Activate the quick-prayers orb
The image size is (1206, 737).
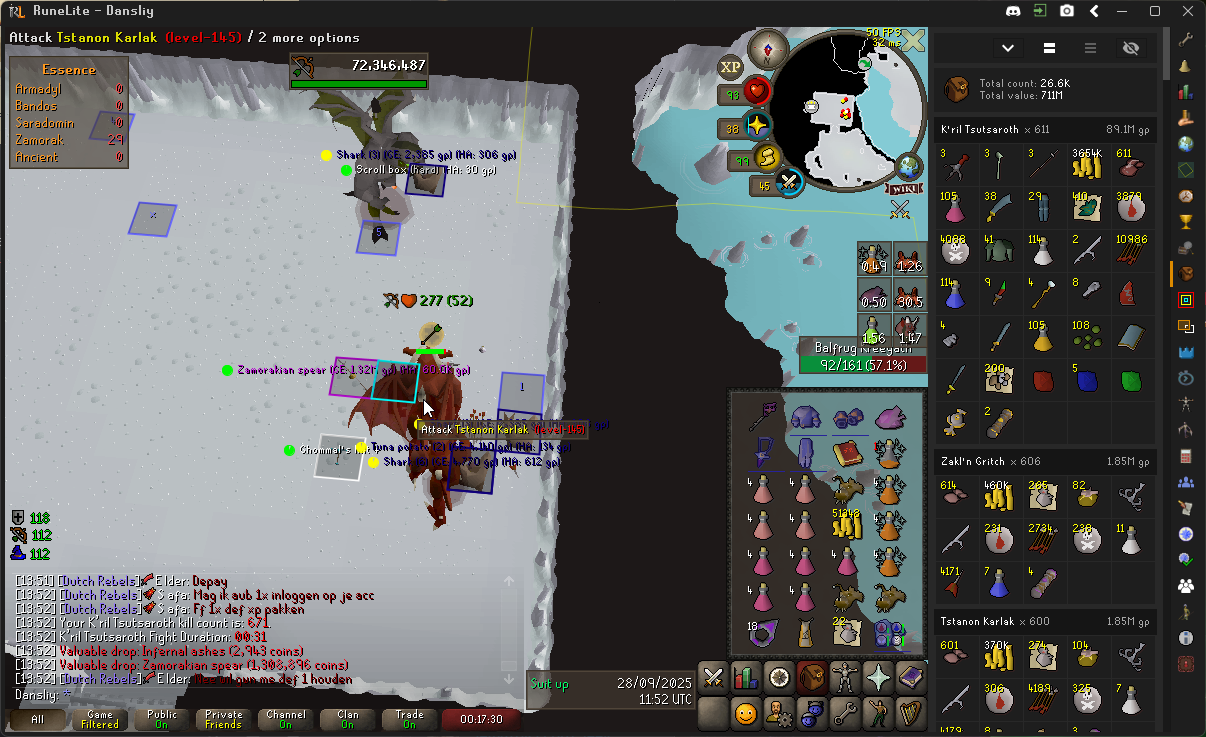click(759, 126)
